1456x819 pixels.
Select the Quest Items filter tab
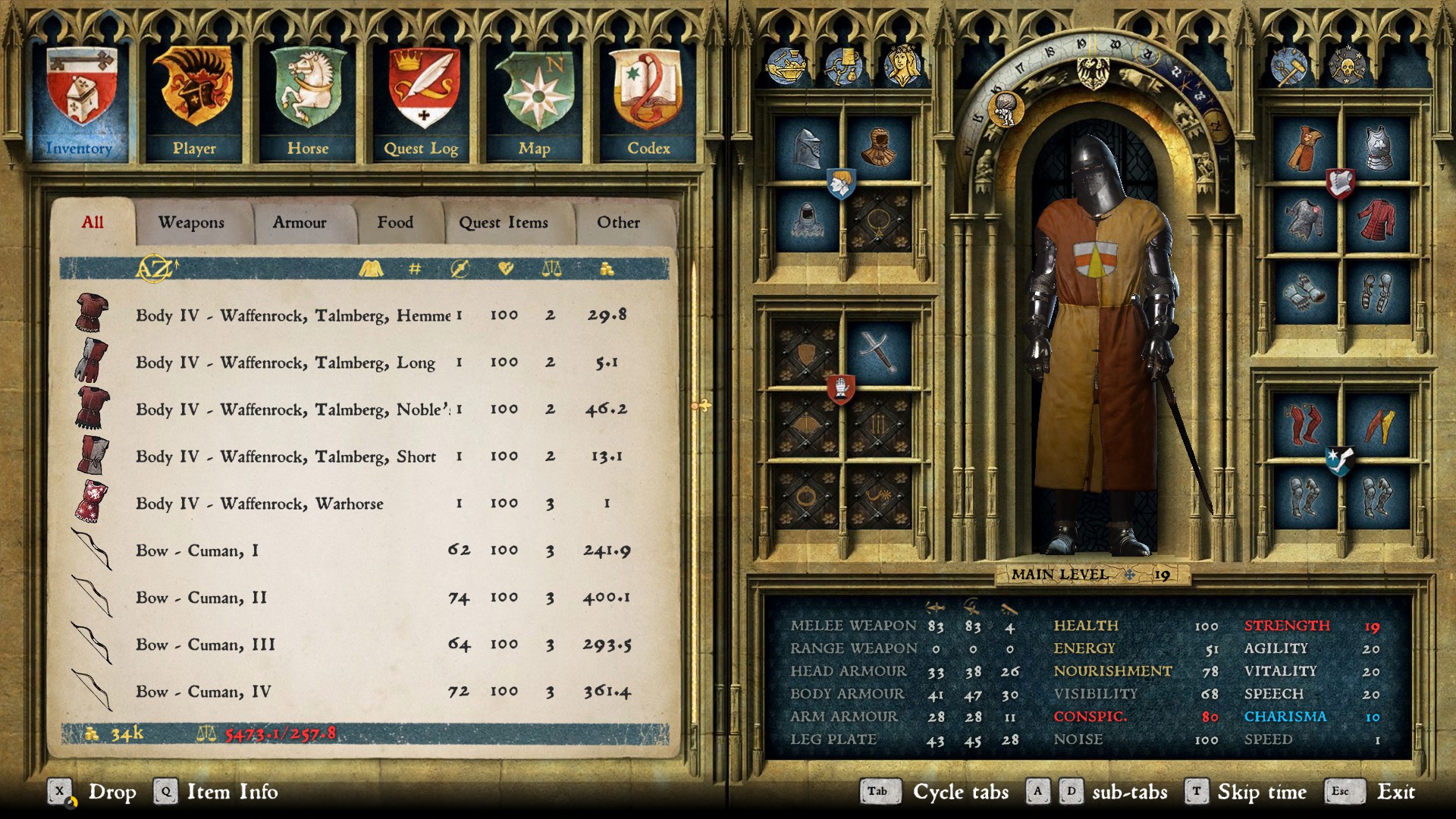click(504, 222)
